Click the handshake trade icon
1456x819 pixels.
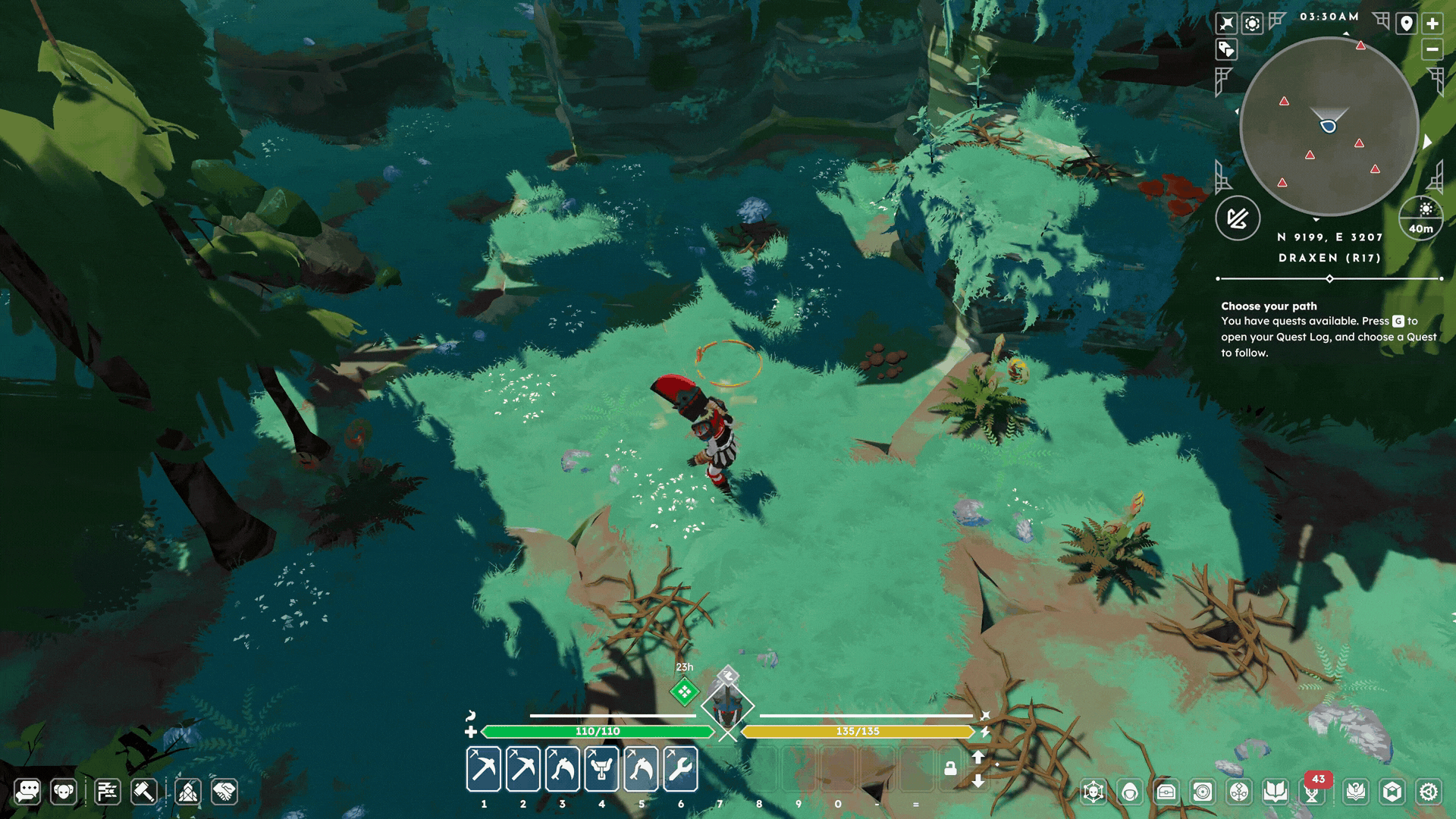224,792
